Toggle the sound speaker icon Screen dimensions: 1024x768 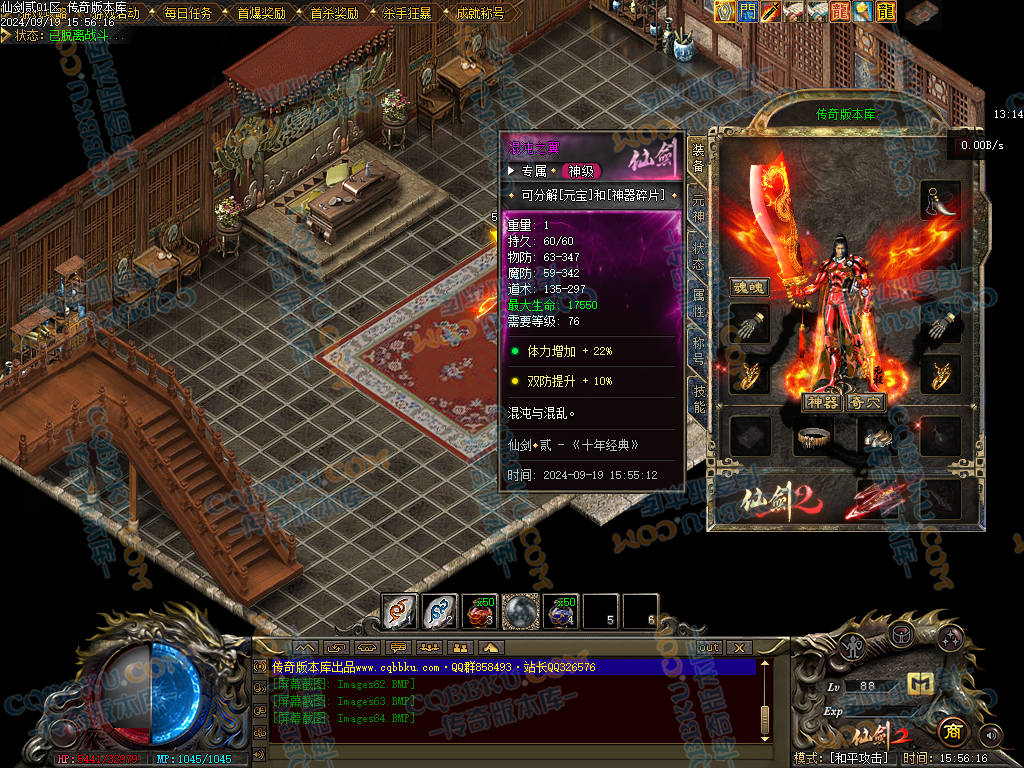tap(990, 735)
